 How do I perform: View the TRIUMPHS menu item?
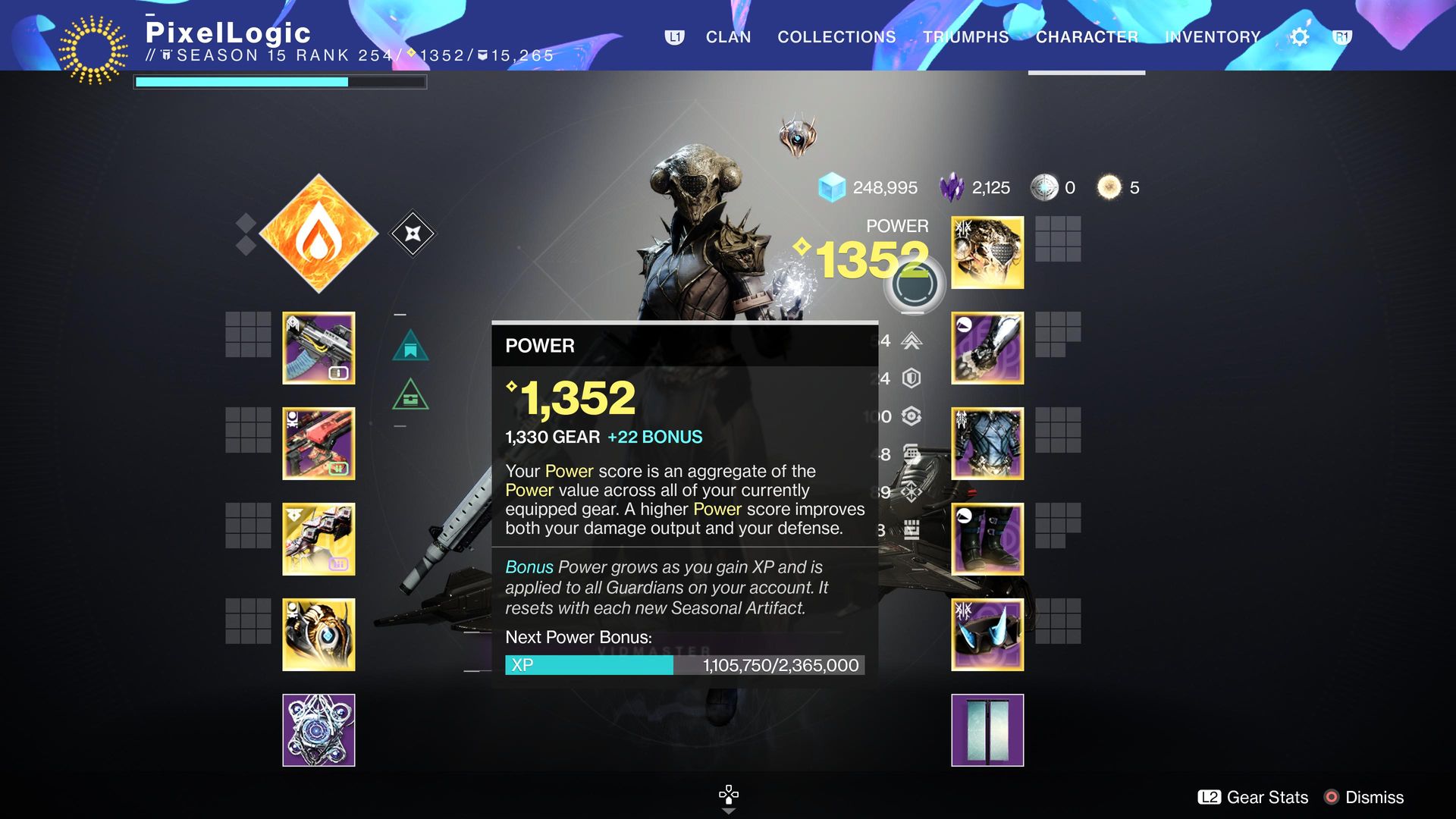pyautogui.click(x=965, y=36)
